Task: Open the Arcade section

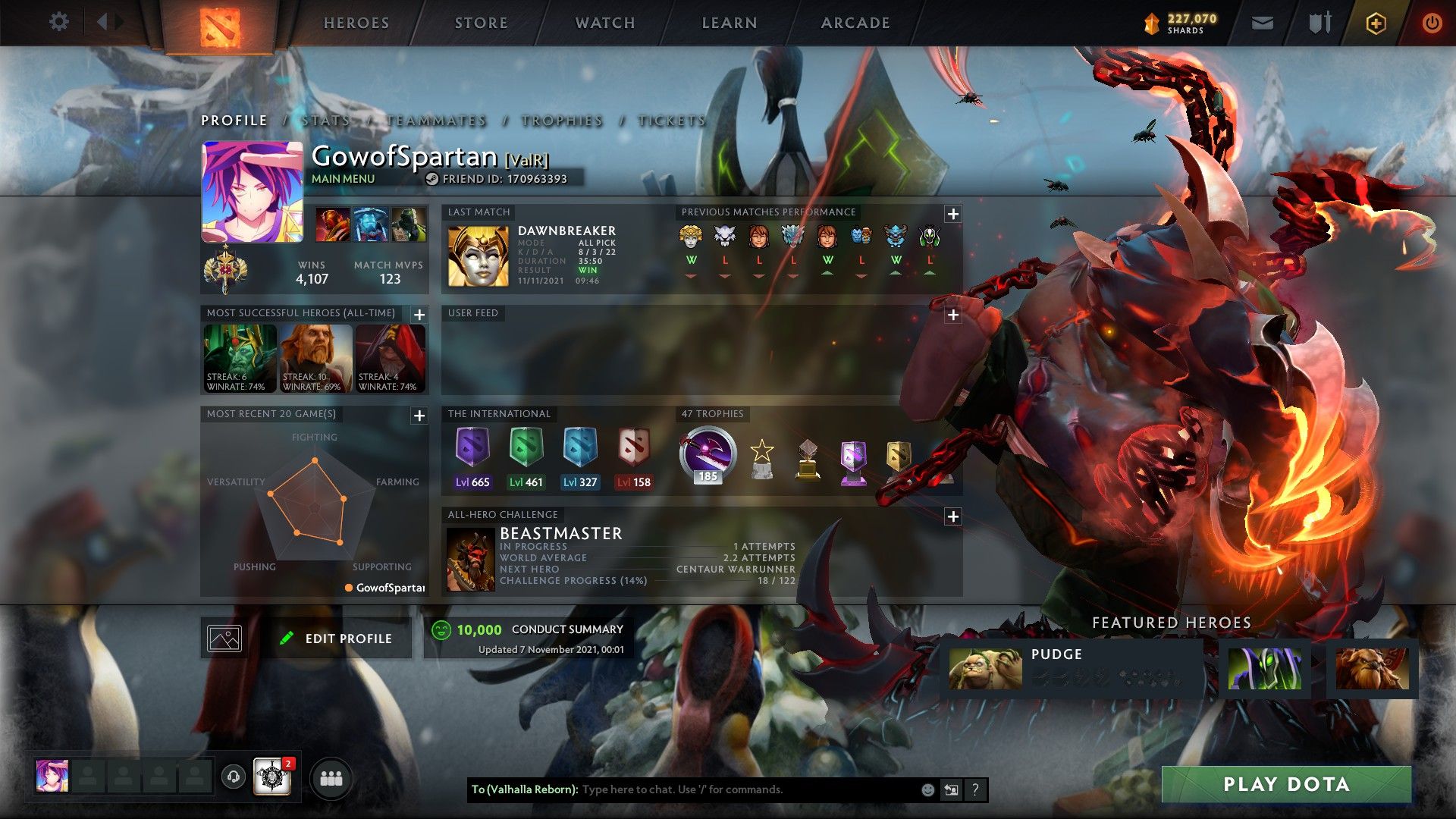Action: [855, 23]
